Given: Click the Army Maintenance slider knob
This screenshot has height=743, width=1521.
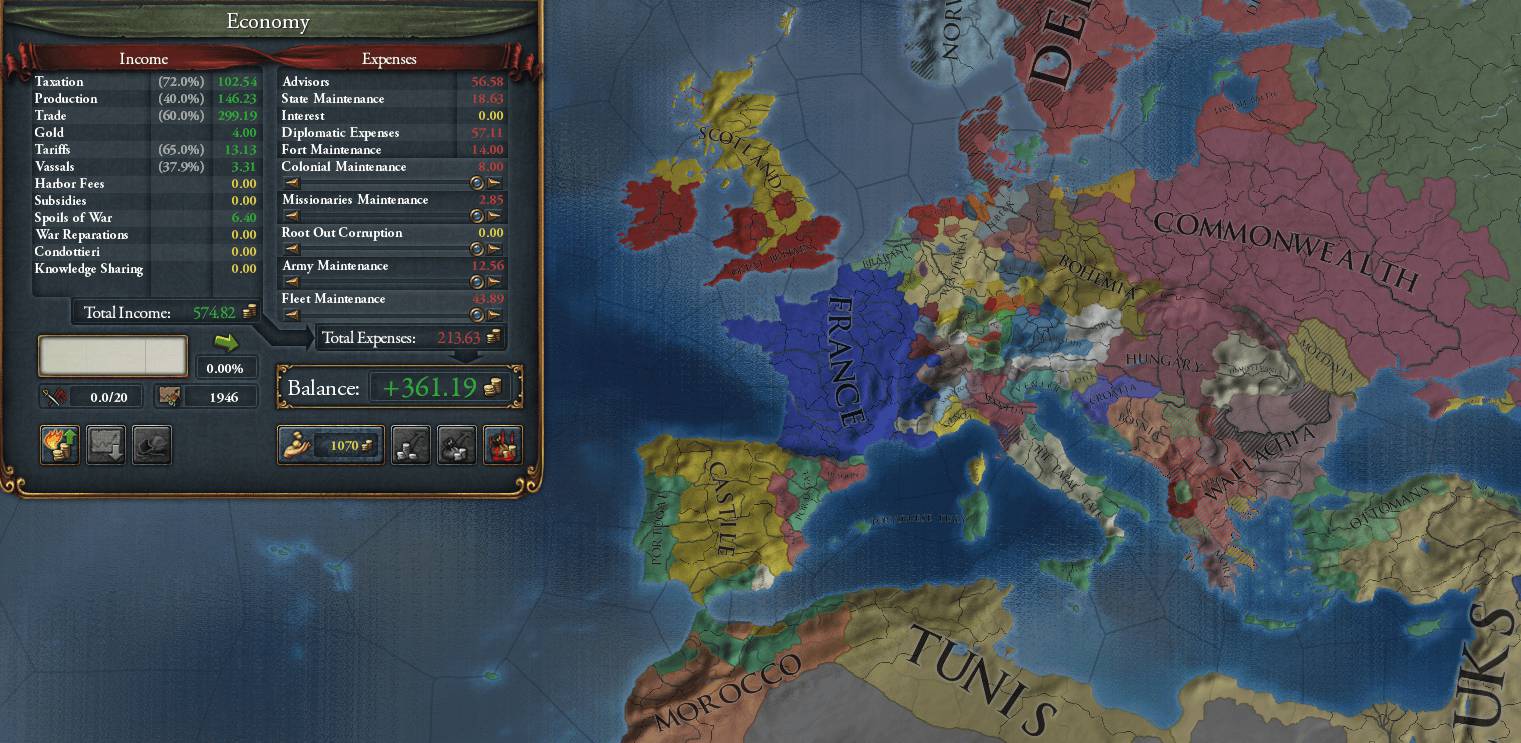Looking at the screenshot, I should point(477,282).
